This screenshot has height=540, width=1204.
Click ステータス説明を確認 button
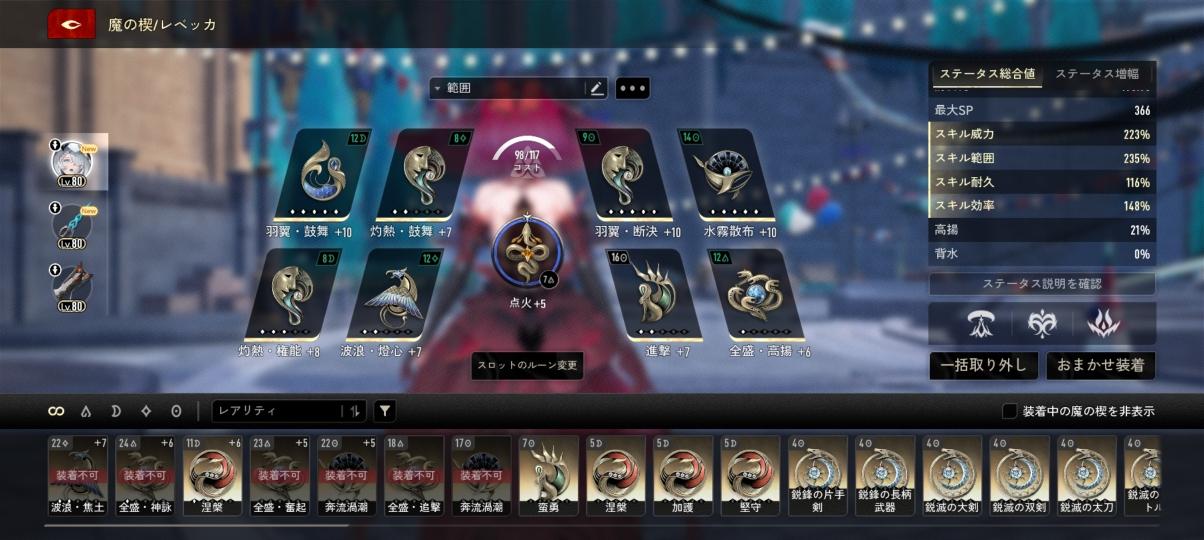point(1042,284)
